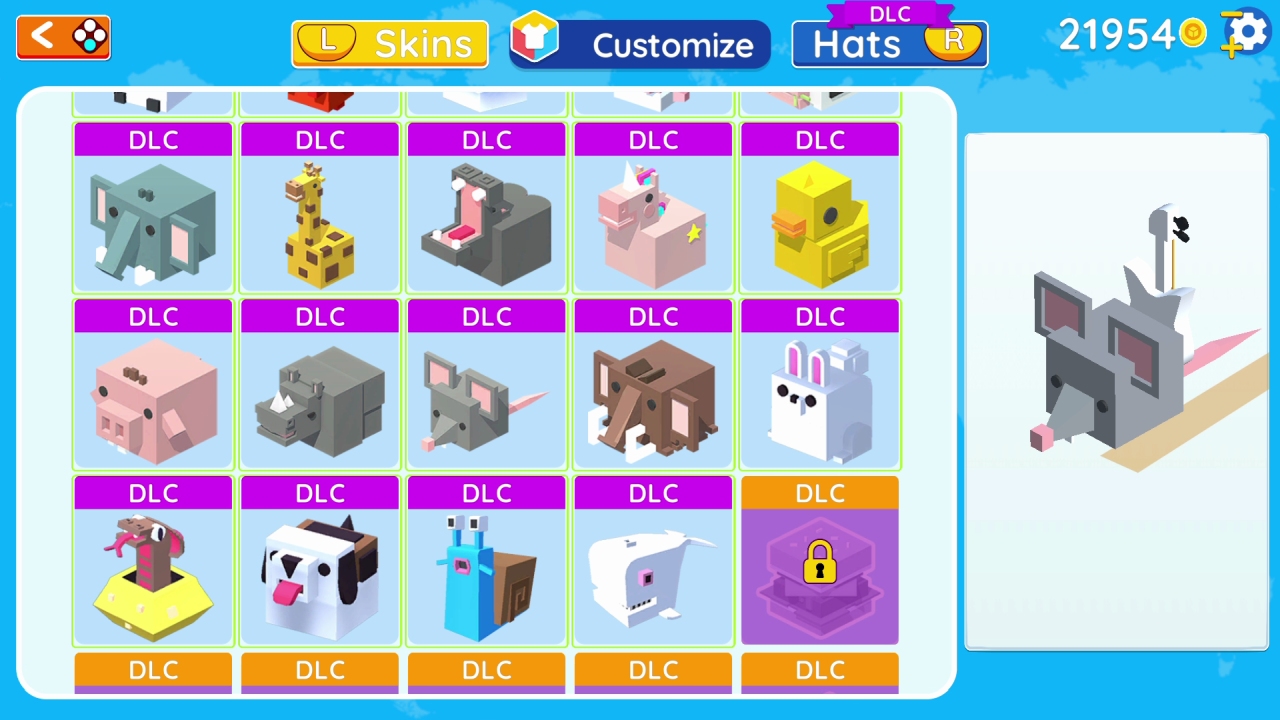Switch to the Hats tab

pyautogui.click(x=888, y=44)
